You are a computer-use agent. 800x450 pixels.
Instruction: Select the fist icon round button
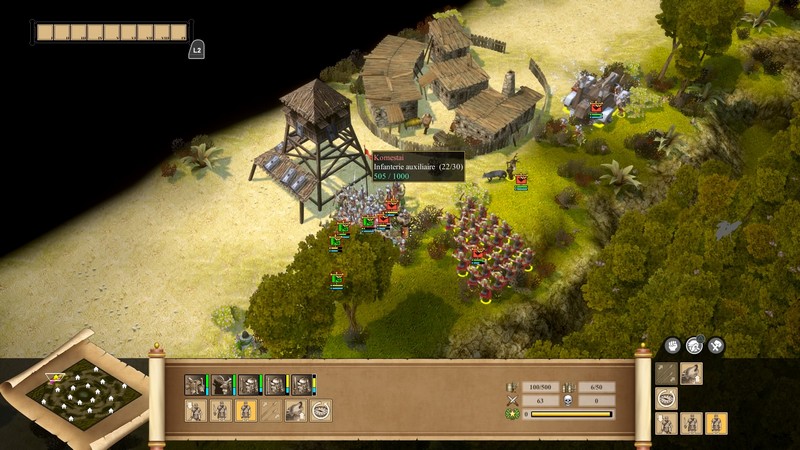672,346
